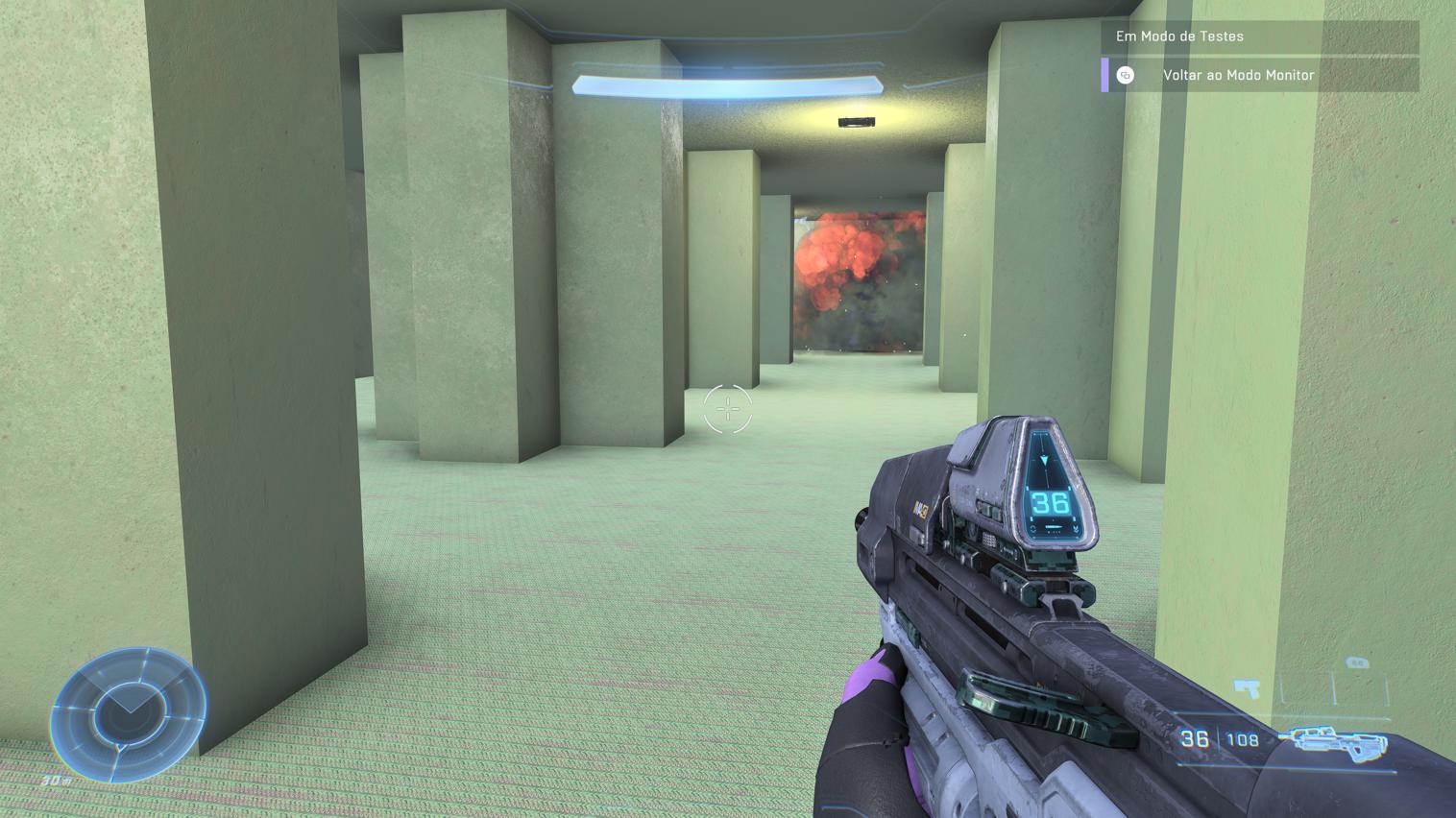Viewport: 1456px width, 818px height.
Task: Click the camera icon beside Voltar ao Modo Monitor
Action: tap(1124, 74)
